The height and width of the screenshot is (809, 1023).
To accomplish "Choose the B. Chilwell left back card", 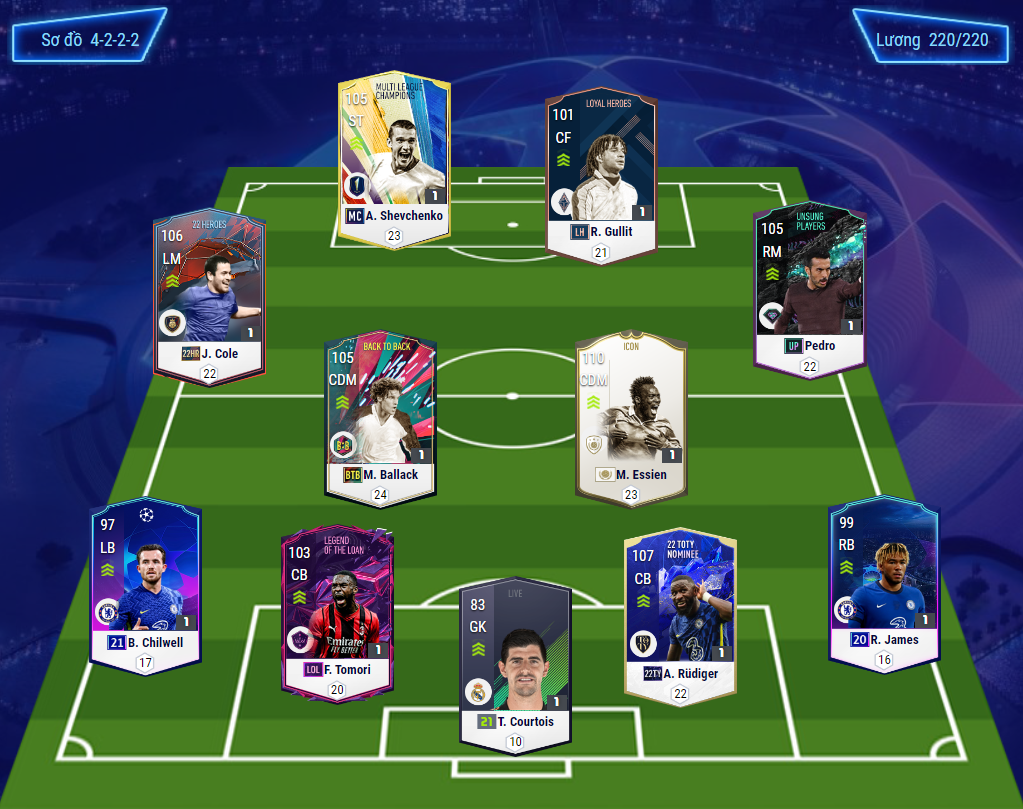I will pyautogui.click(x=146, y=575).
